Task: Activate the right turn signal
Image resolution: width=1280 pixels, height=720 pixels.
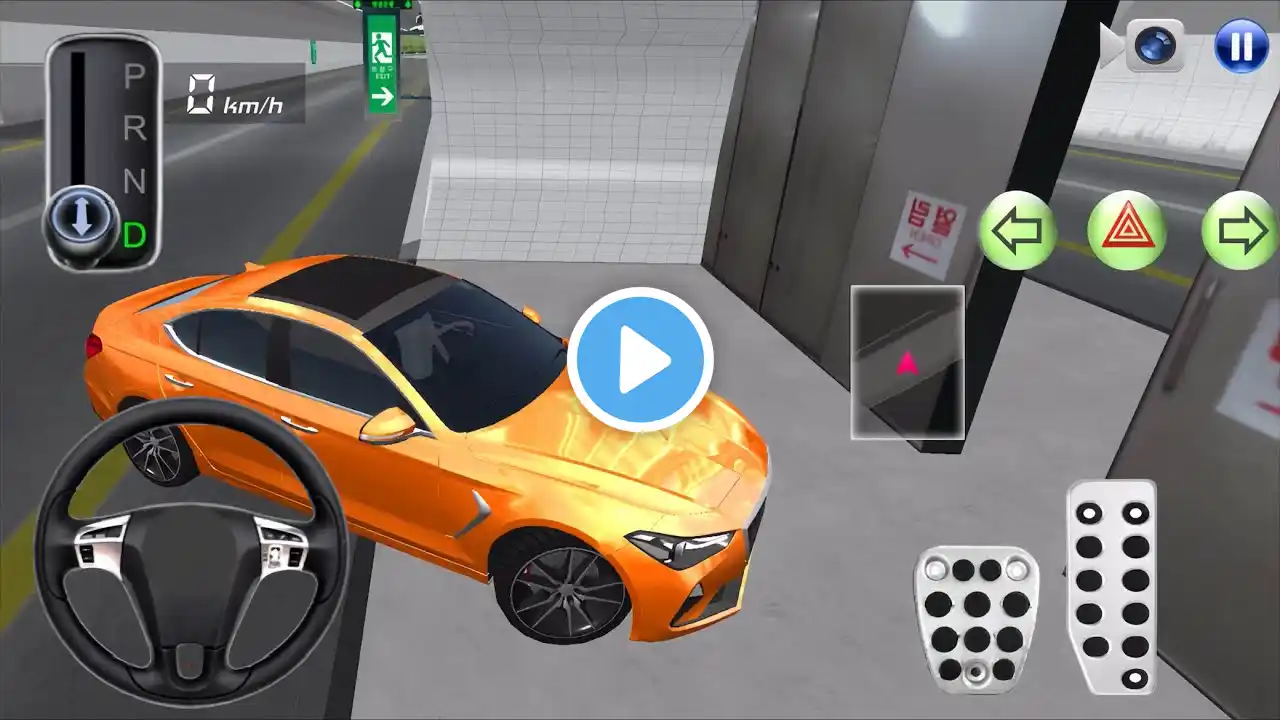Action: pos(1240,231)
